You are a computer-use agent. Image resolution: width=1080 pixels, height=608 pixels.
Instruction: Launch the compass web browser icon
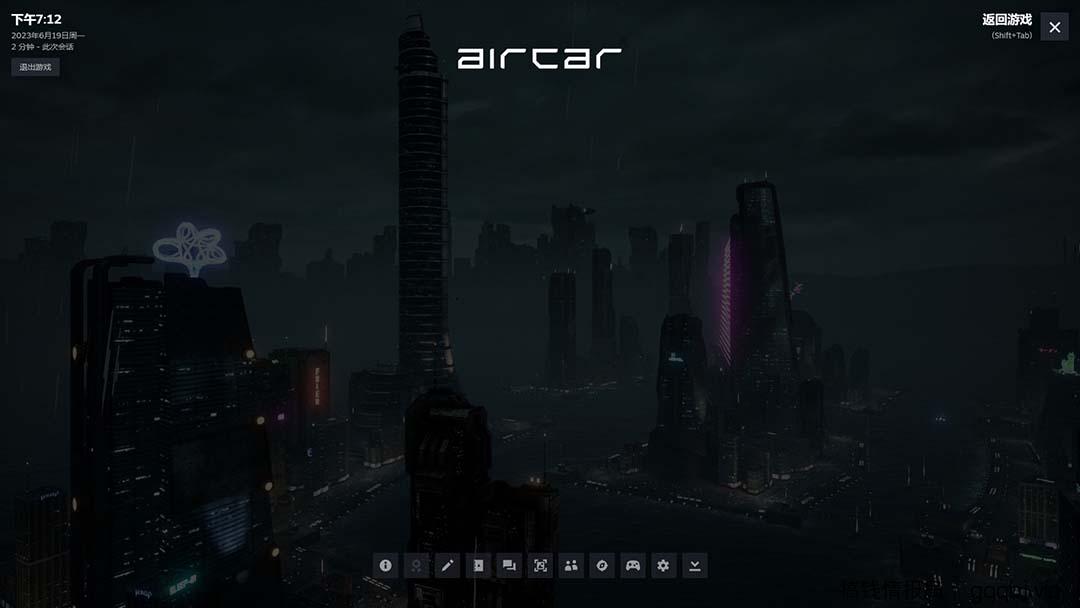pyautogui.click(x=602, y=565)
